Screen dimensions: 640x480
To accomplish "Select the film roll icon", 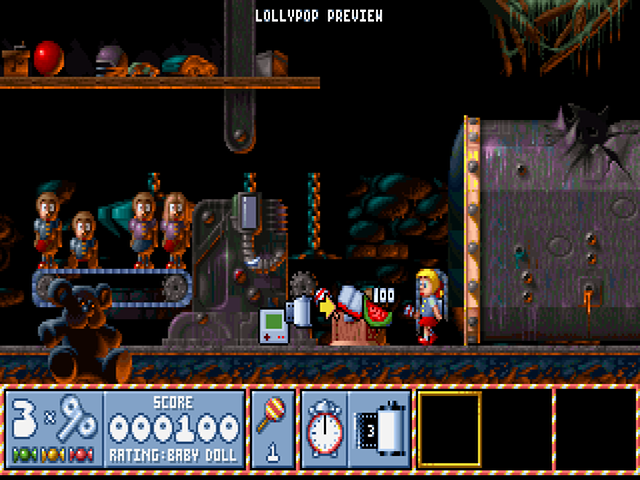I will coord(375,429).
